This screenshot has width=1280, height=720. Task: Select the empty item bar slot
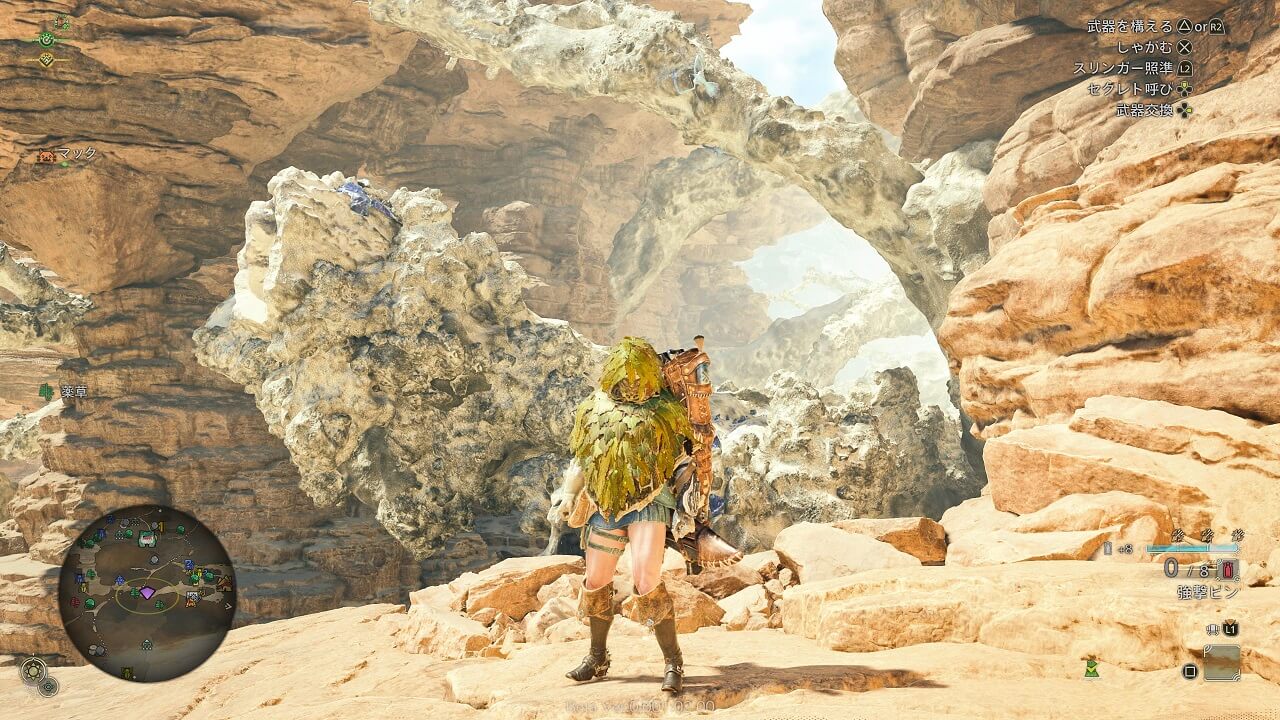[1222, 662]
